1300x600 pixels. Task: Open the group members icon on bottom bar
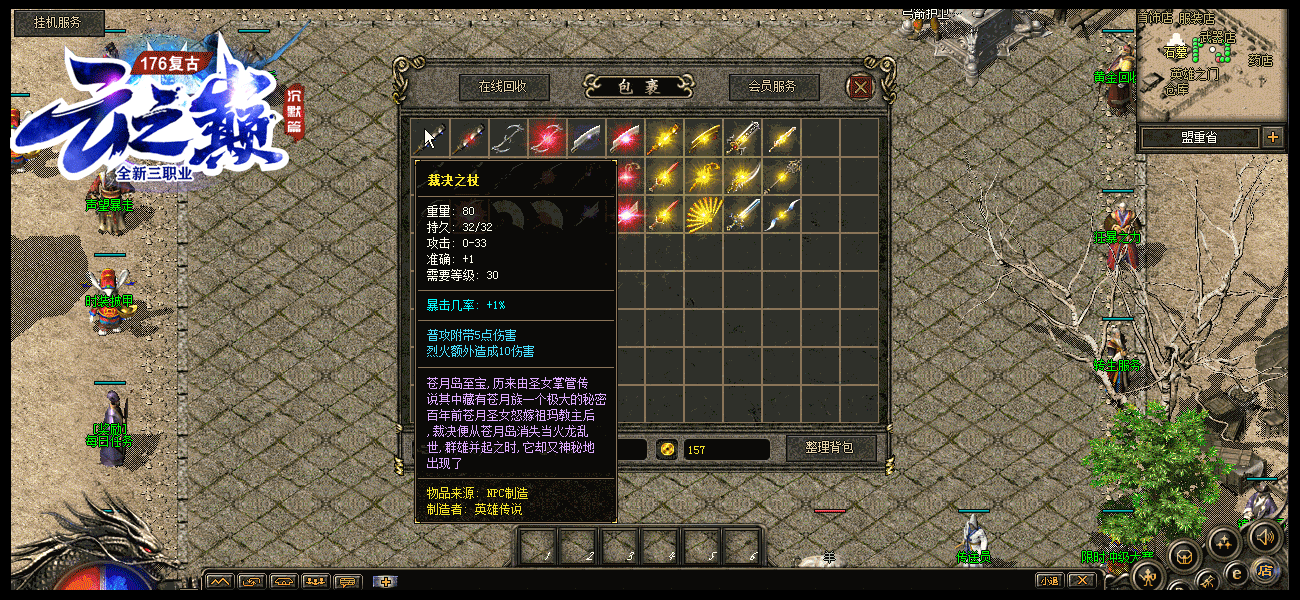(315, 582)
